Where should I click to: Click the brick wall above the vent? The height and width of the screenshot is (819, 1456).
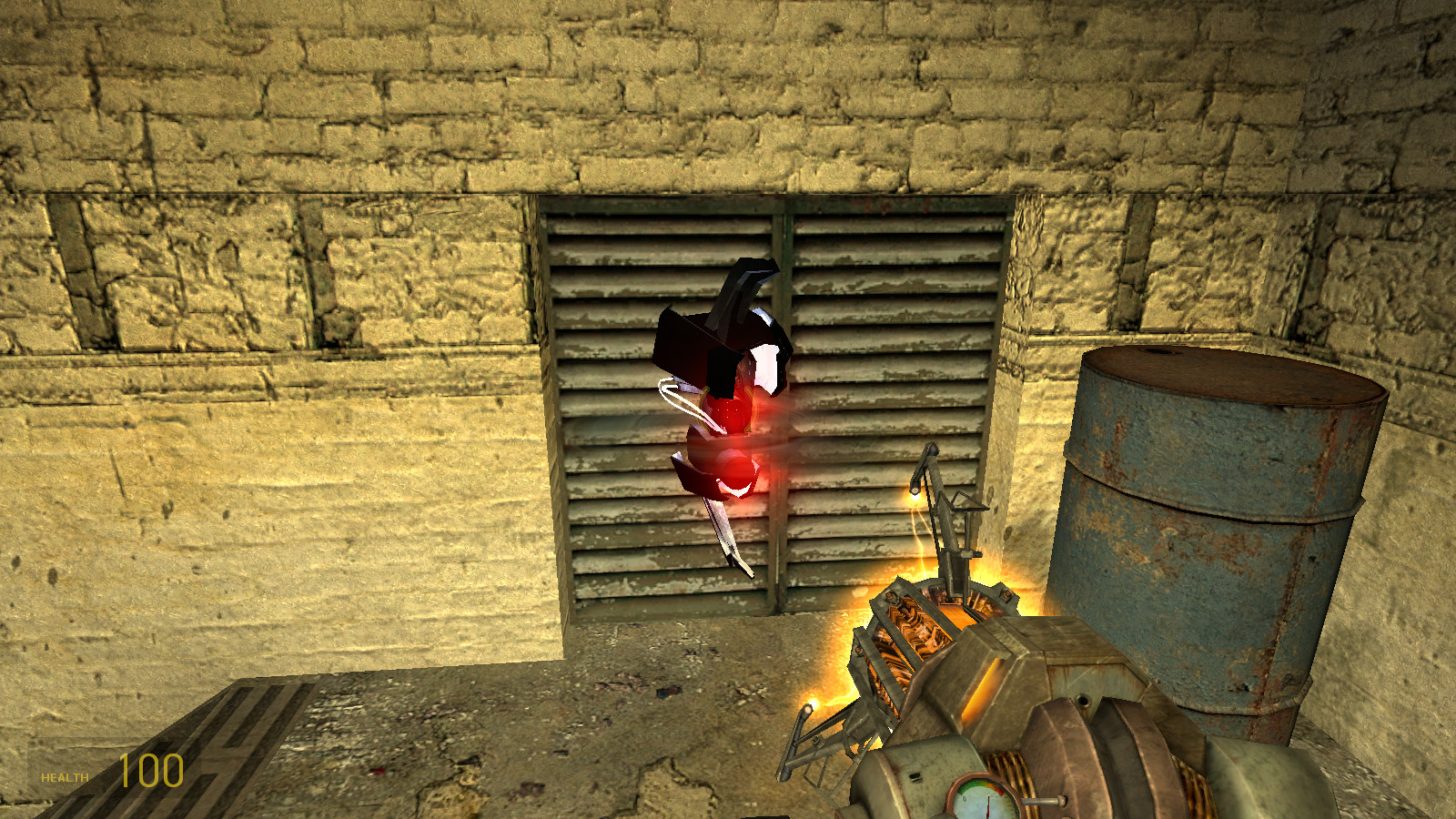point(773,109)
